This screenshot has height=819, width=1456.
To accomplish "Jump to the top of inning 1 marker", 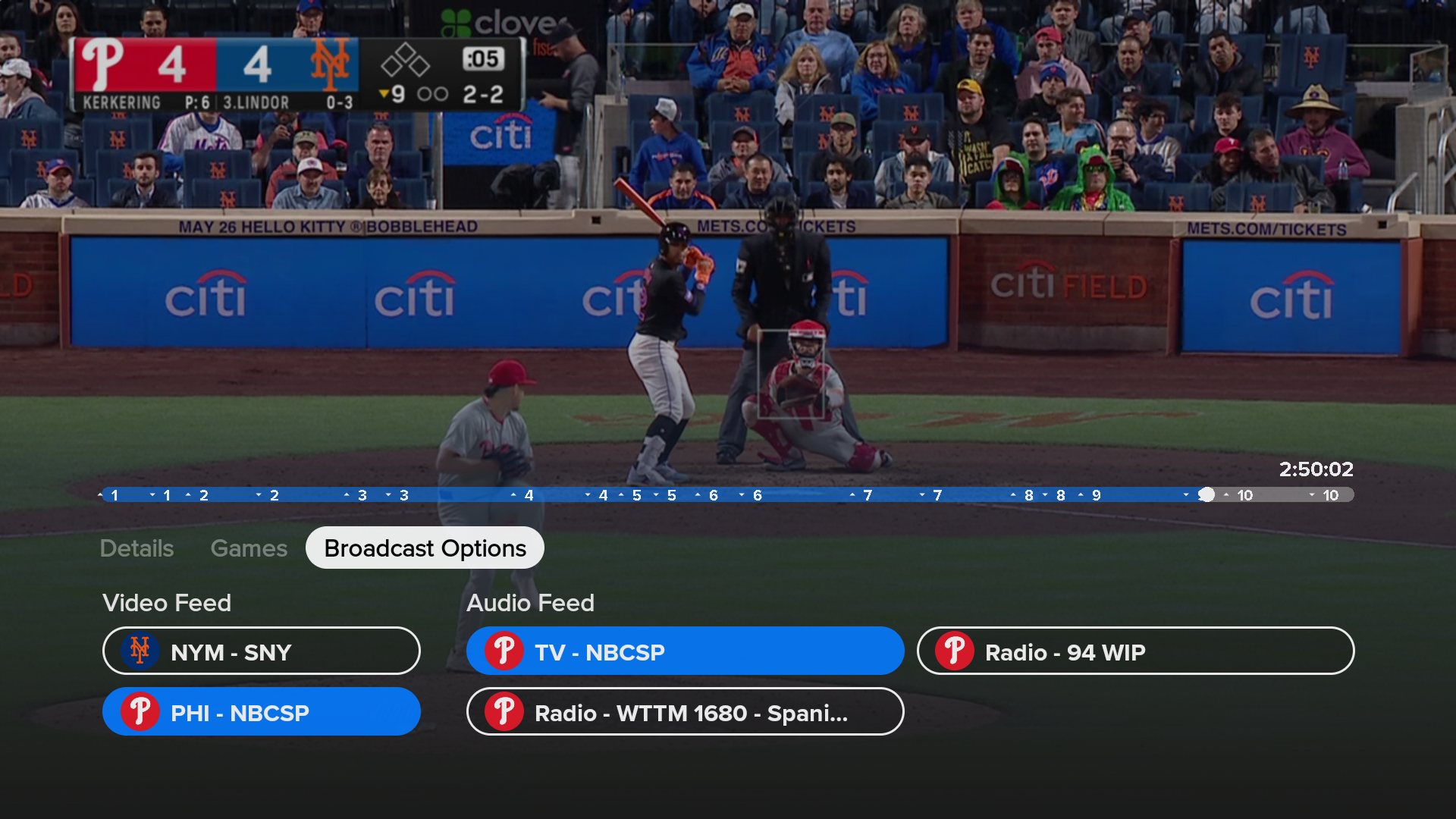I will point(109,495).
